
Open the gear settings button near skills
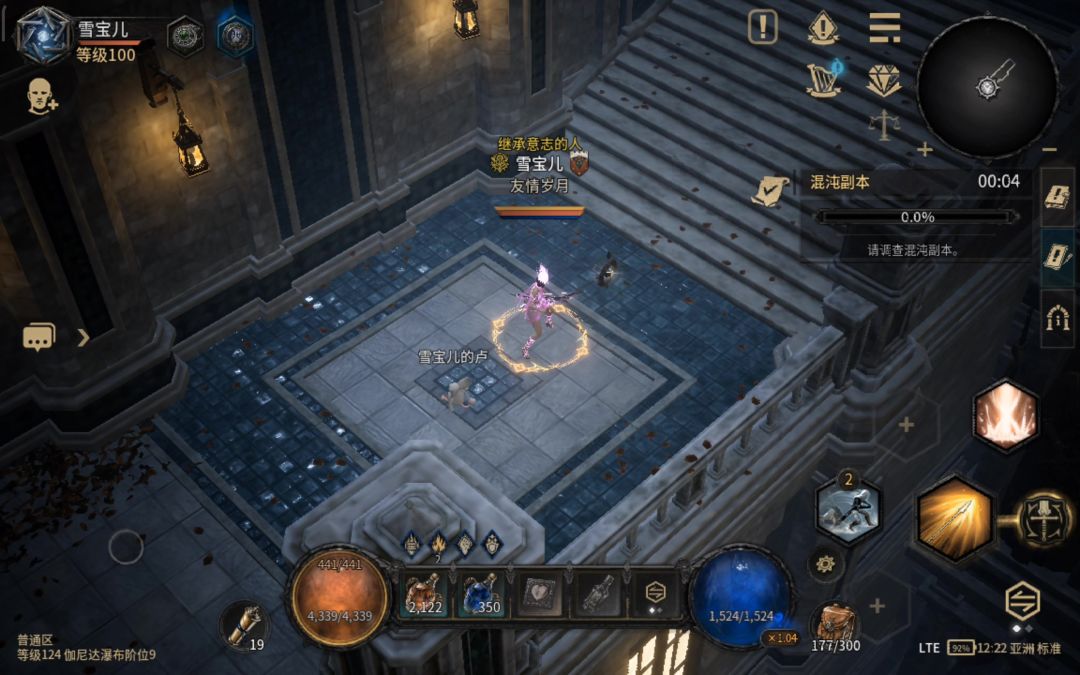coord(825,565)
